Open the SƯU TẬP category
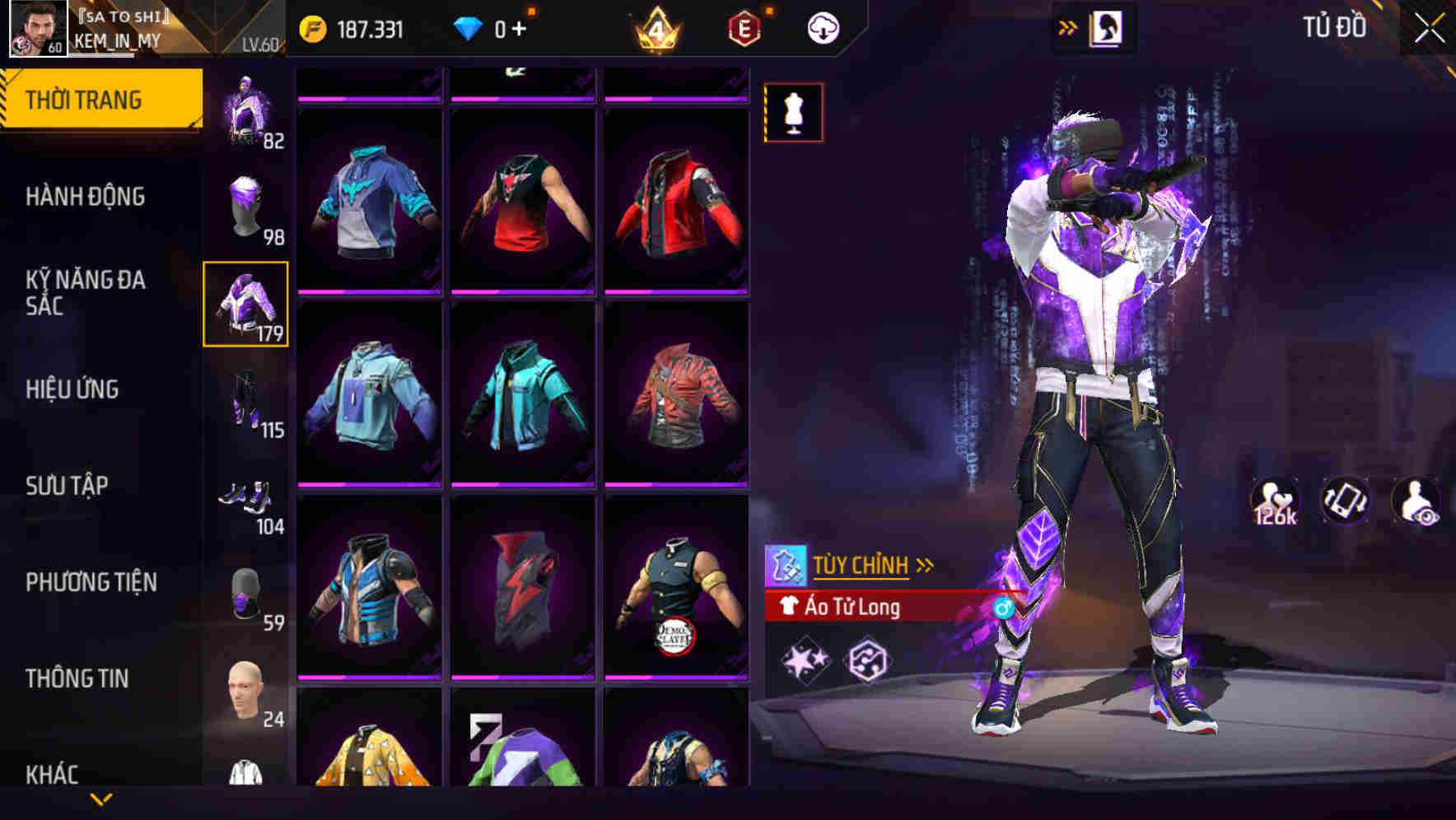1456x820 pixels. click(x=69, y=486)
